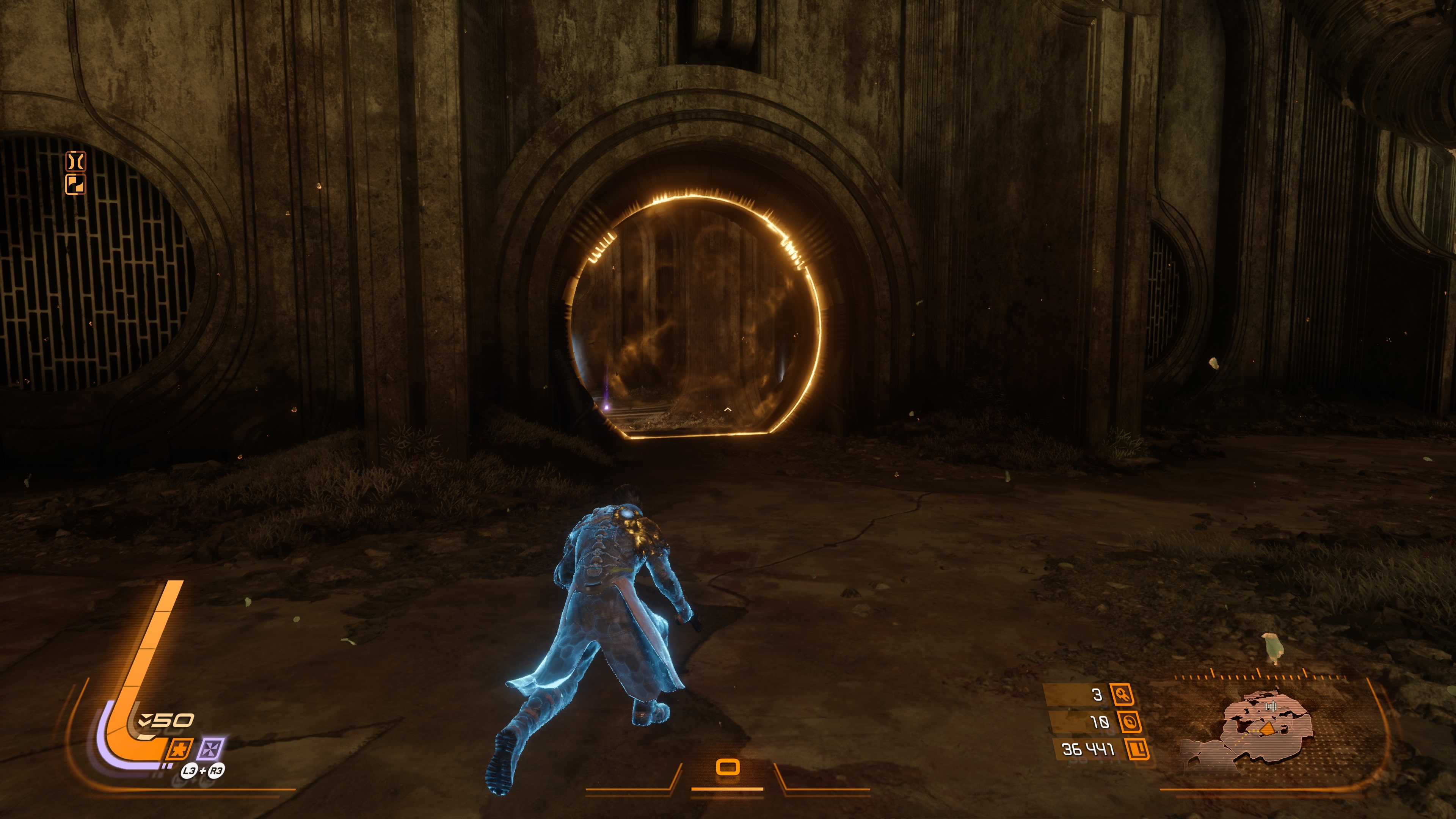Select the split-square swirl status icon
The width and height of the screenshot is (1456, 819).
75,184
